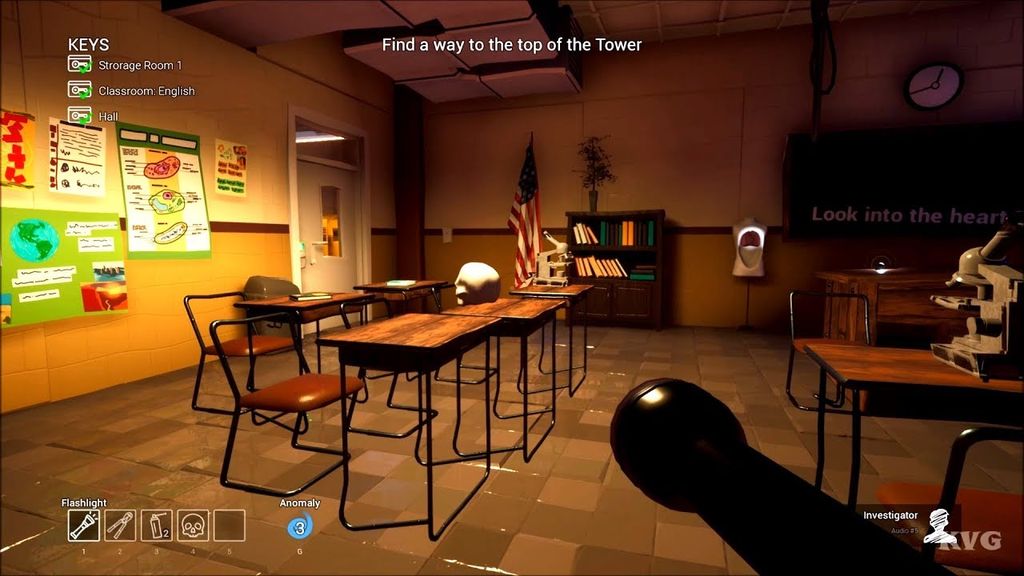Choose the Hall key entry
Screen dimensions: 1024x576
click(x=108, y=116)
